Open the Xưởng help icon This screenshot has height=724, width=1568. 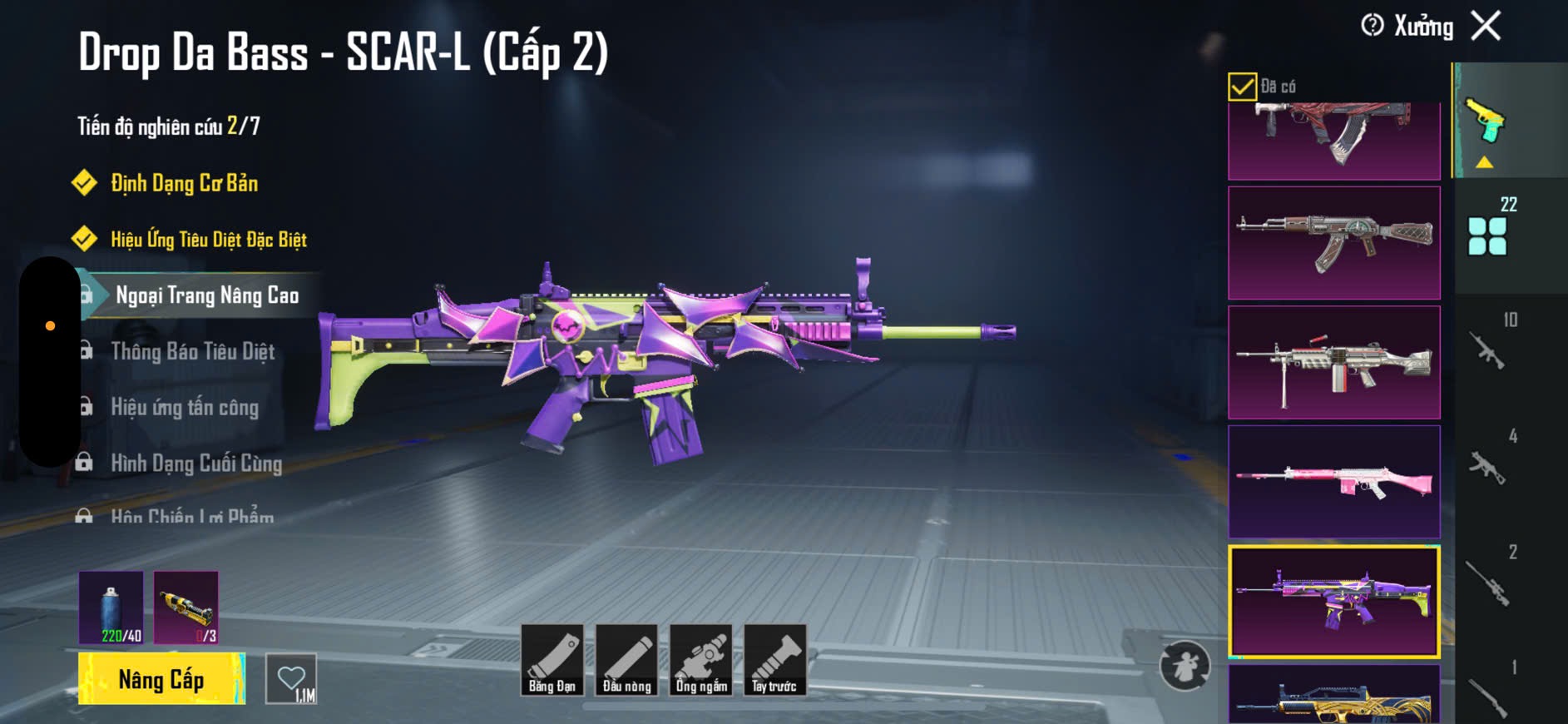point(1373,26)
